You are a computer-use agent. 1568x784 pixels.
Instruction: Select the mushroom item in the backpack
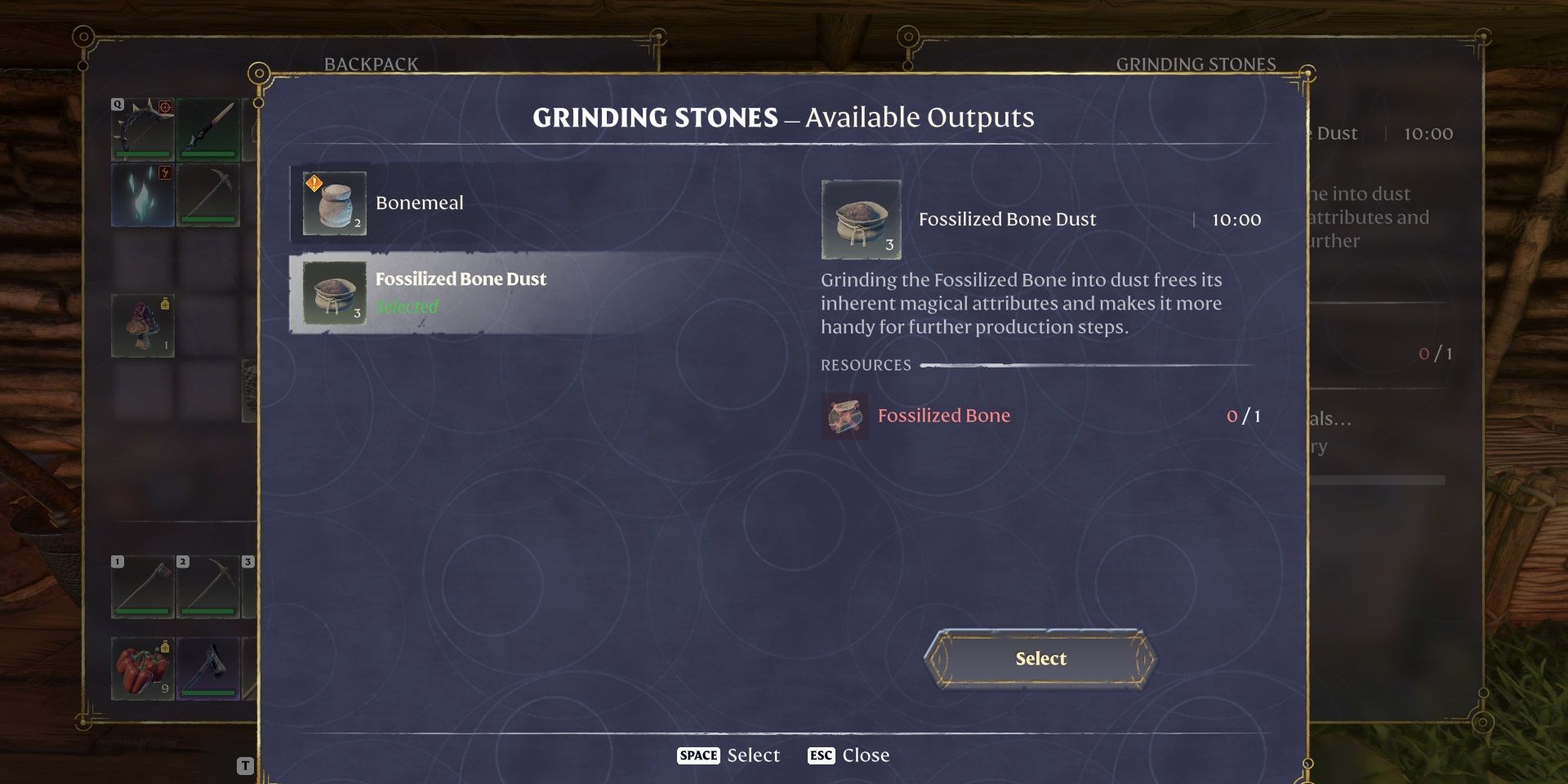click(144, 326)
